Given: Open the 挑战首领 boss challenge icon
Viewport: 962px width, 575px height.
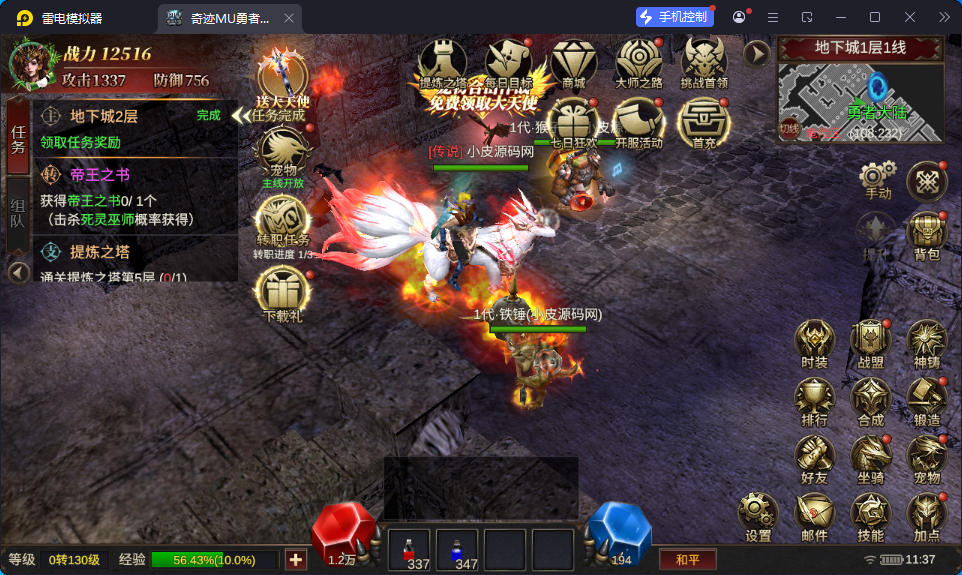Looking at the screenshot, I should [x=704, y=62].
